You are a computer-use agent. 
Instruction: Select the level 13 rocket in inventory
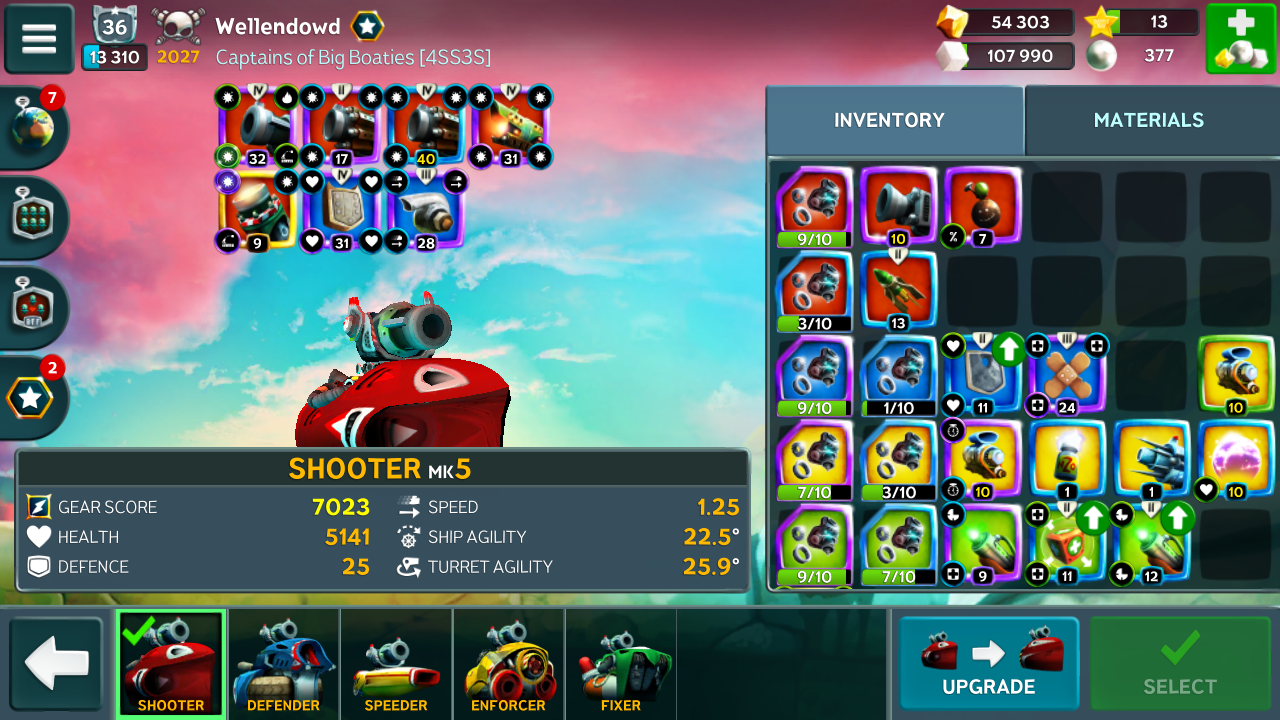point(898,290)
